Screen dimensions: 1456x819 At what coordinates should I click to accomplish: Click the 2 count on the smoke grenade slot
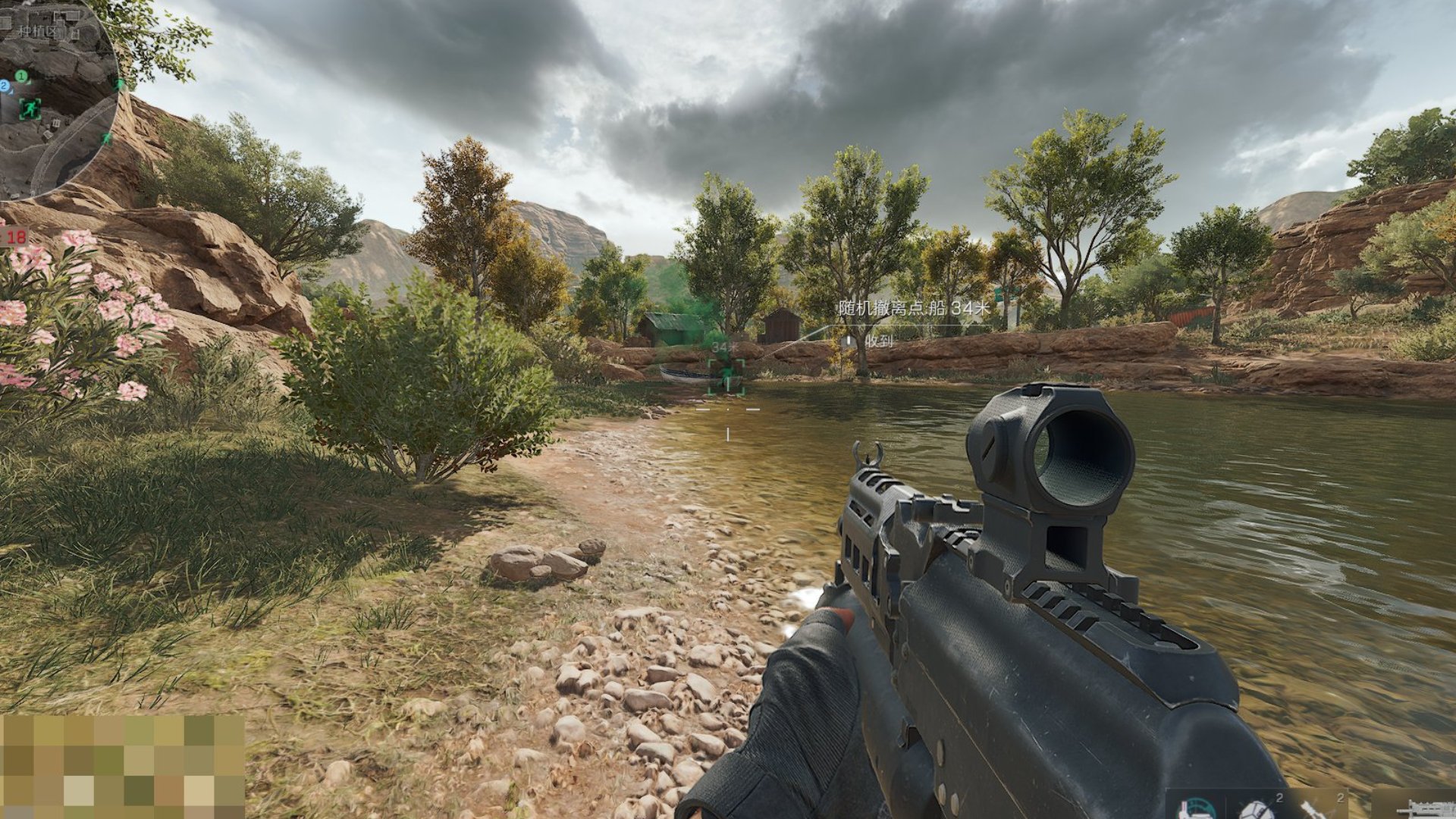tap(1341, 799)
